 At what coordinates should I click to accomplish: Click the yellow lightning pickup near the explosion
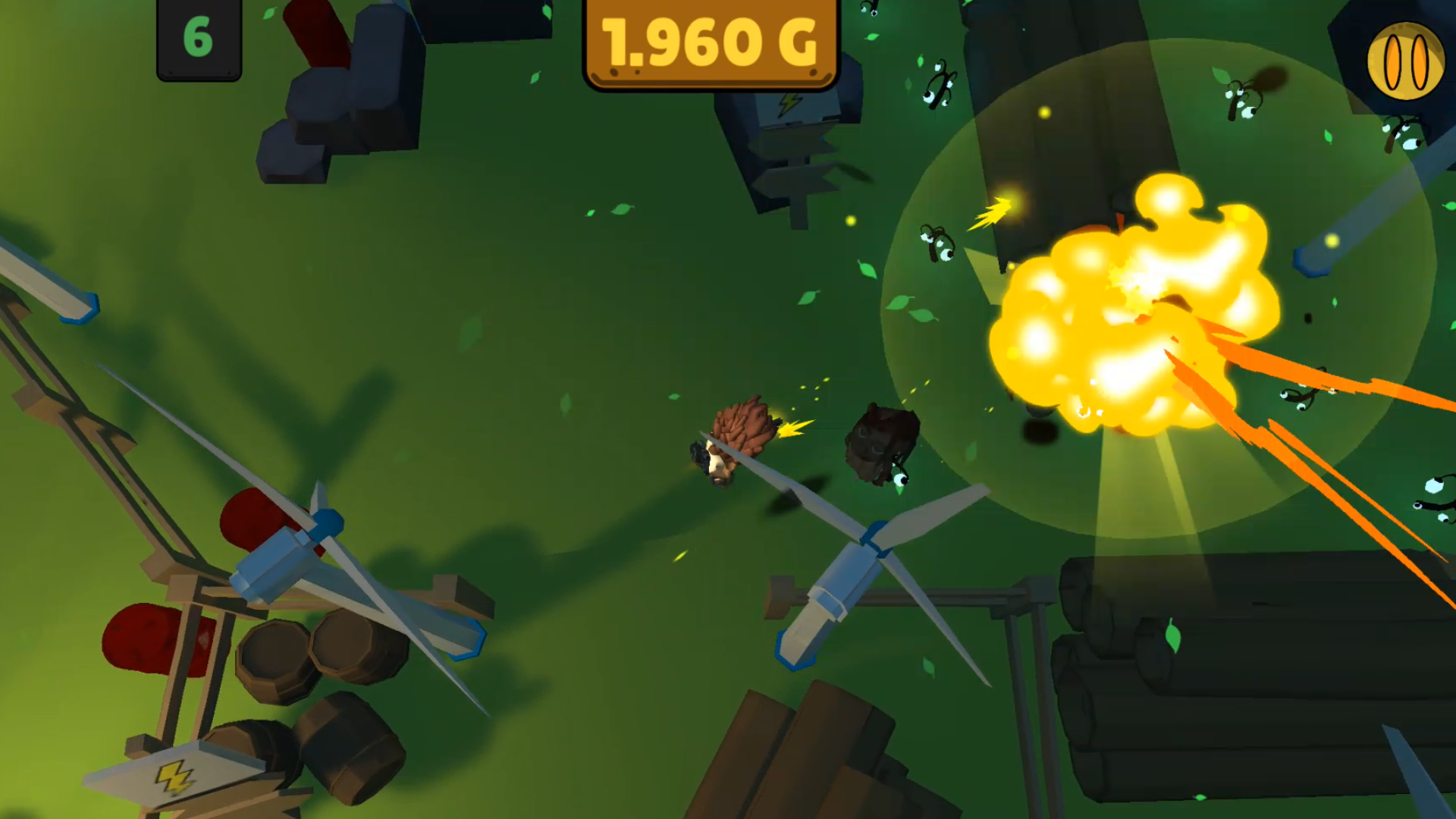click(990, 212)
